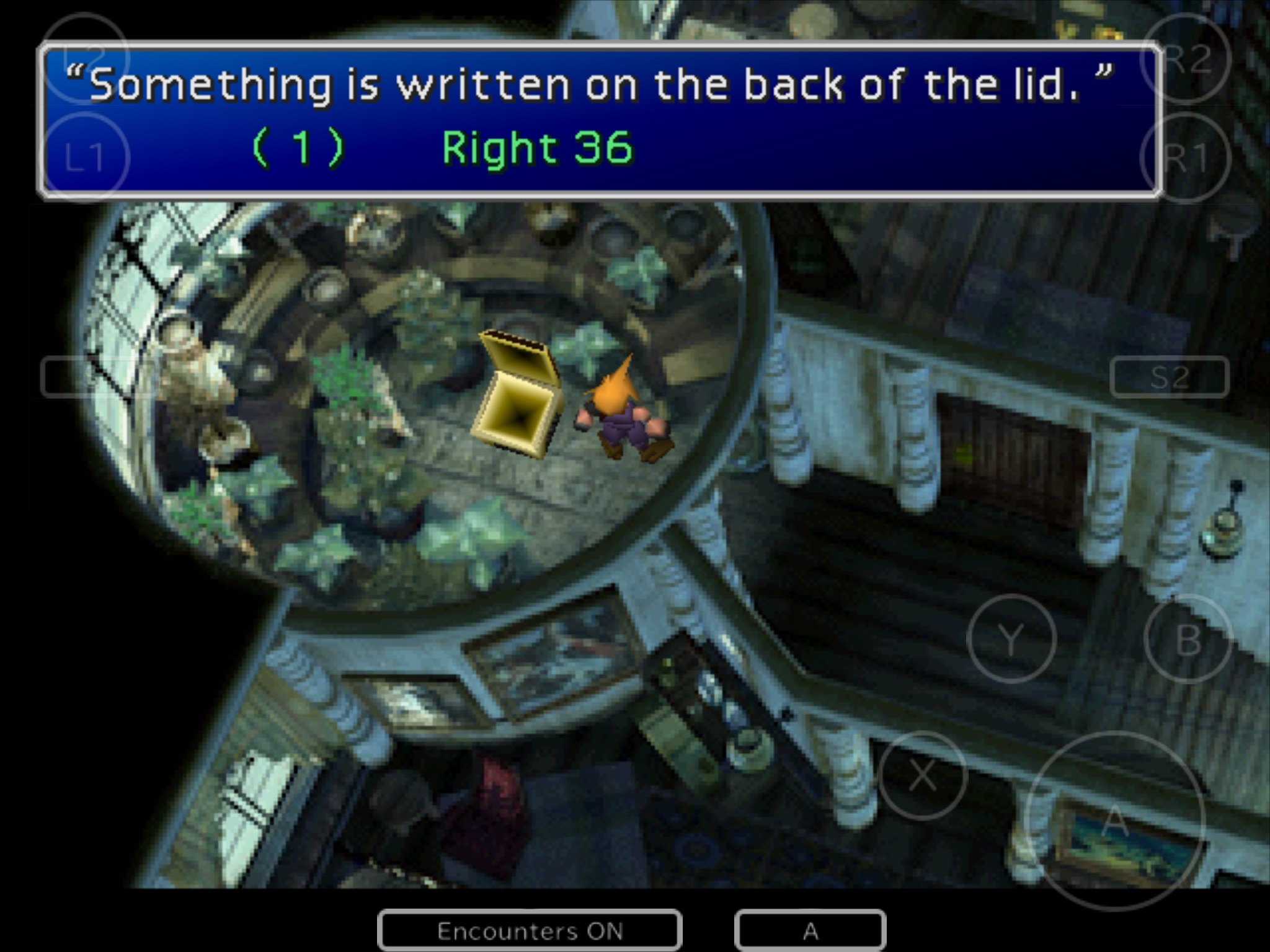Tap the S2 rectangular button

pos(1170,377)
